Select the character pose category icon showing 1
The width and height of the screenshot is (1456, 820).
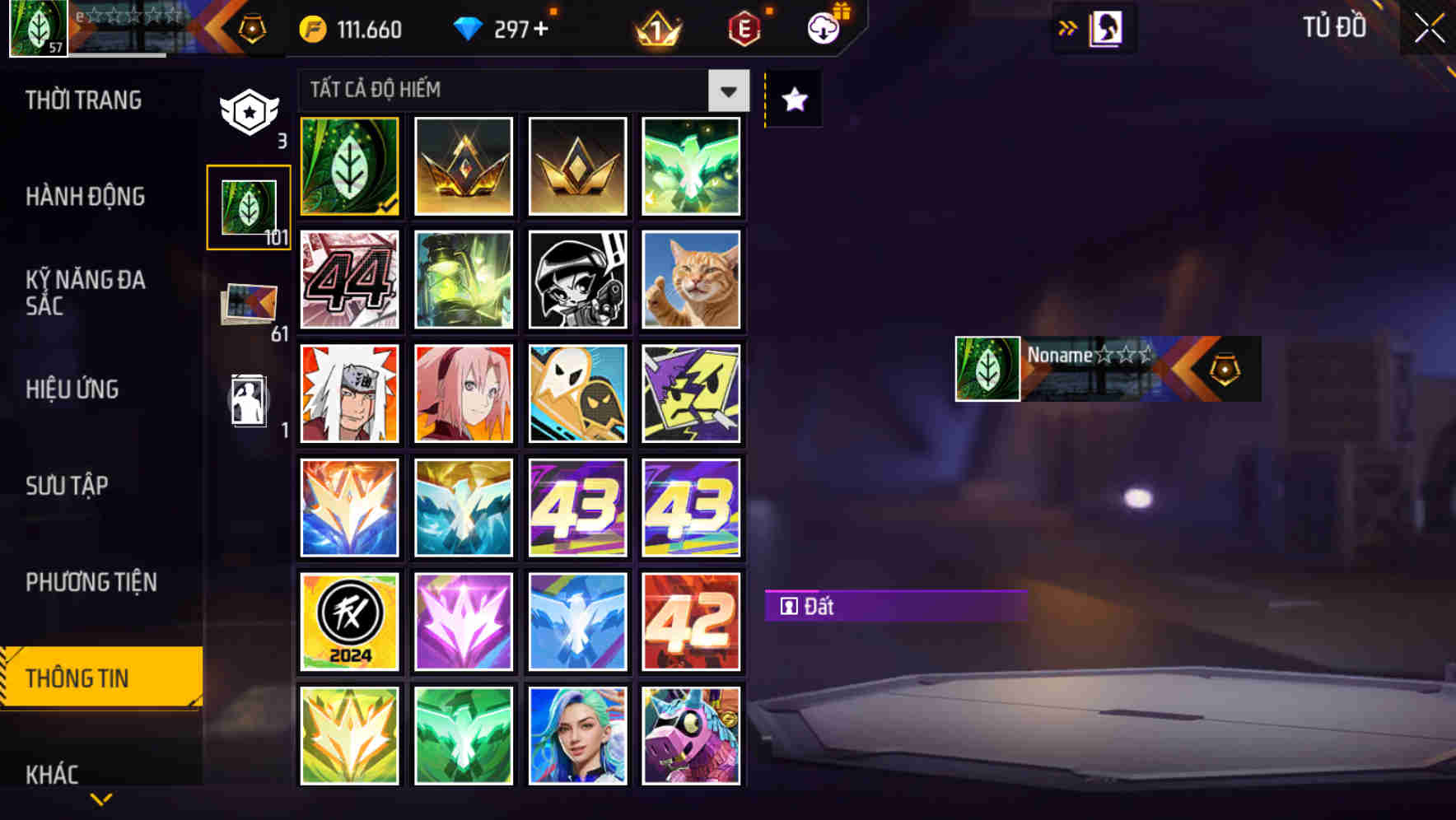tap(249, 399)
